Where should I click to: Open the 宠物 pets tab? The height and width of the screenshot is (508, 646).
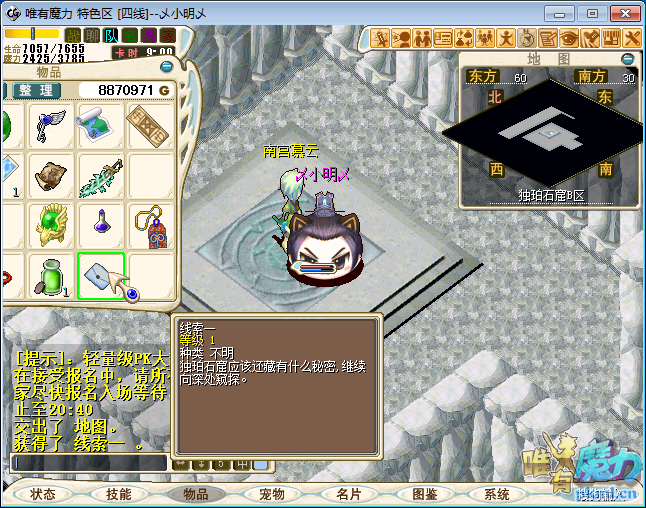point(272,494)
